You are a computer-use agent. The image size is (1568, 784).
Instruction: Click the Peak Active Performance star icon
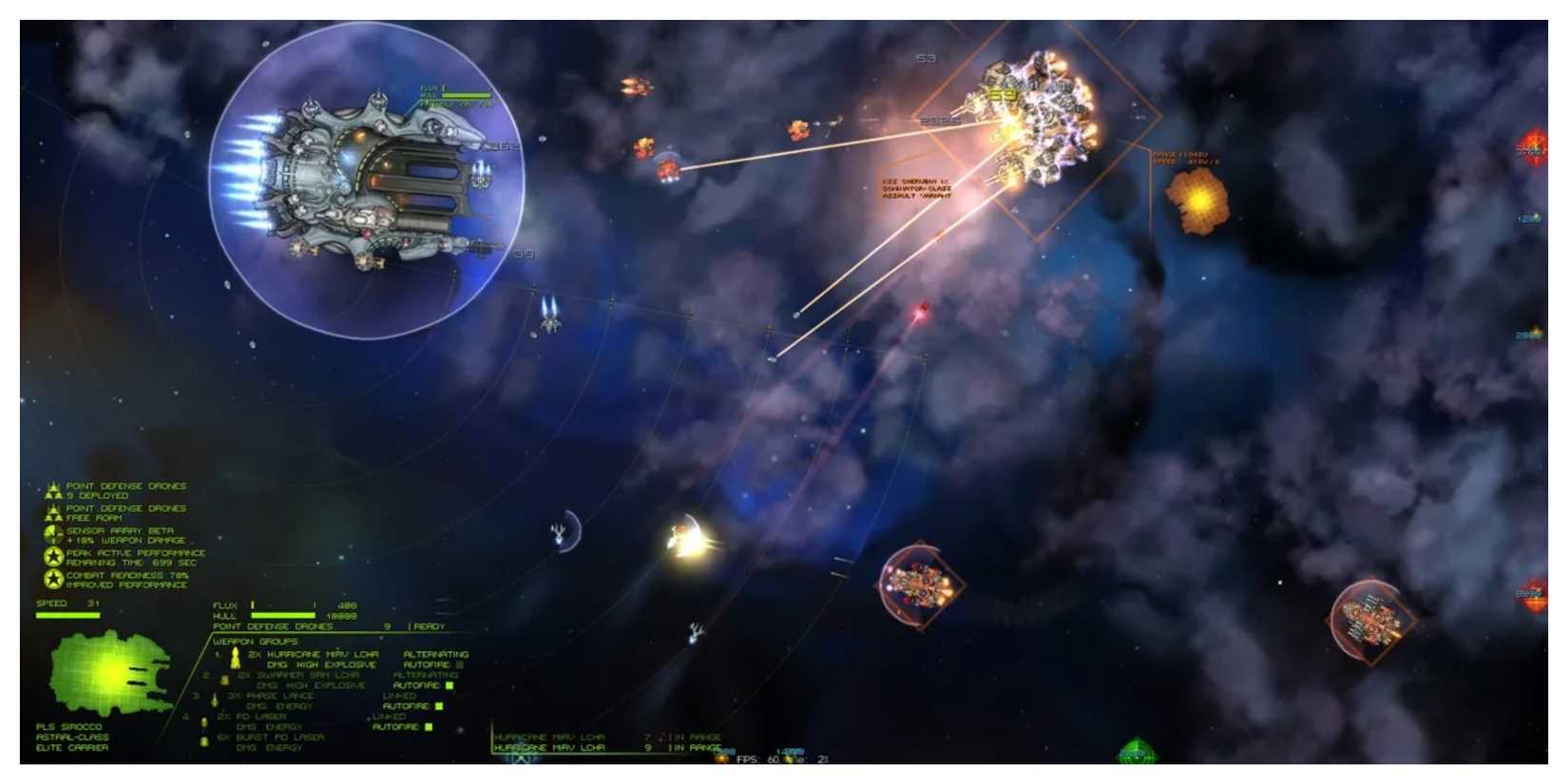[x=52, y=556]
